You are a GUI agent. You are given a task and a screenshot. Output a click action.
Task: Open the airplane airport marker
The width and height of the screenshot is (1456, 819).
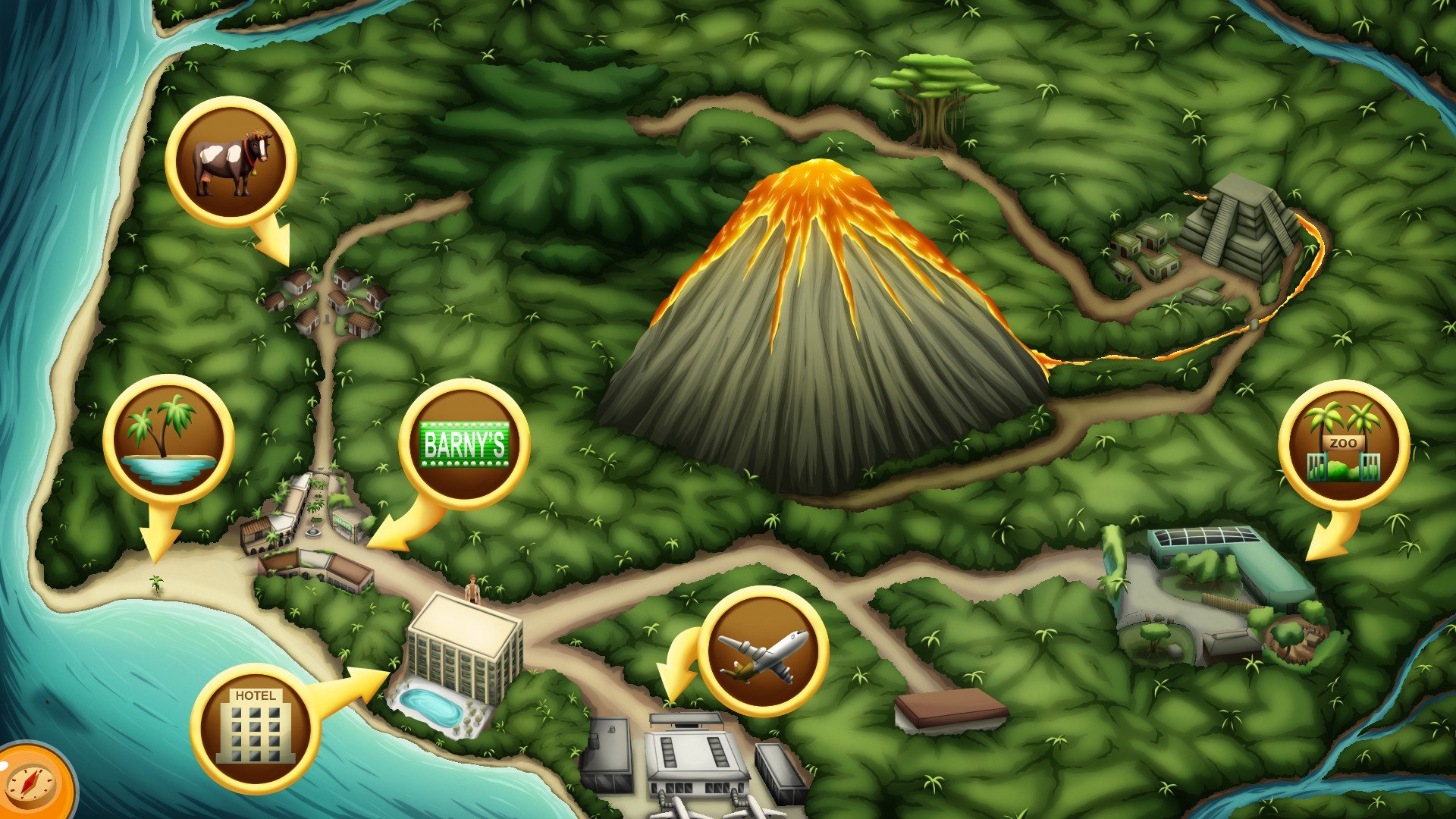pos(763,651)
